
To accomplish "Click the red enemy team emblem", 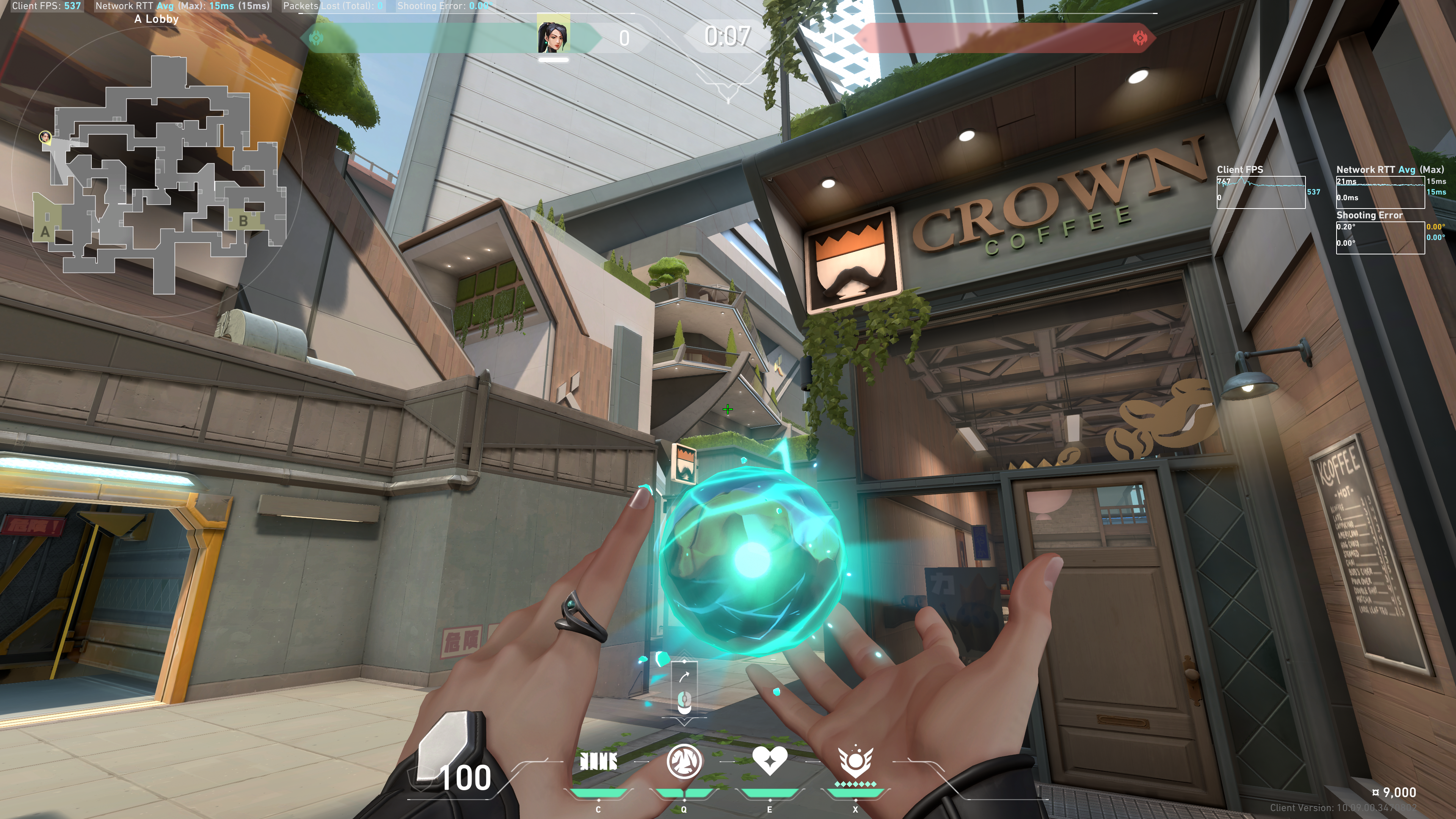I will coord(1139,38).
